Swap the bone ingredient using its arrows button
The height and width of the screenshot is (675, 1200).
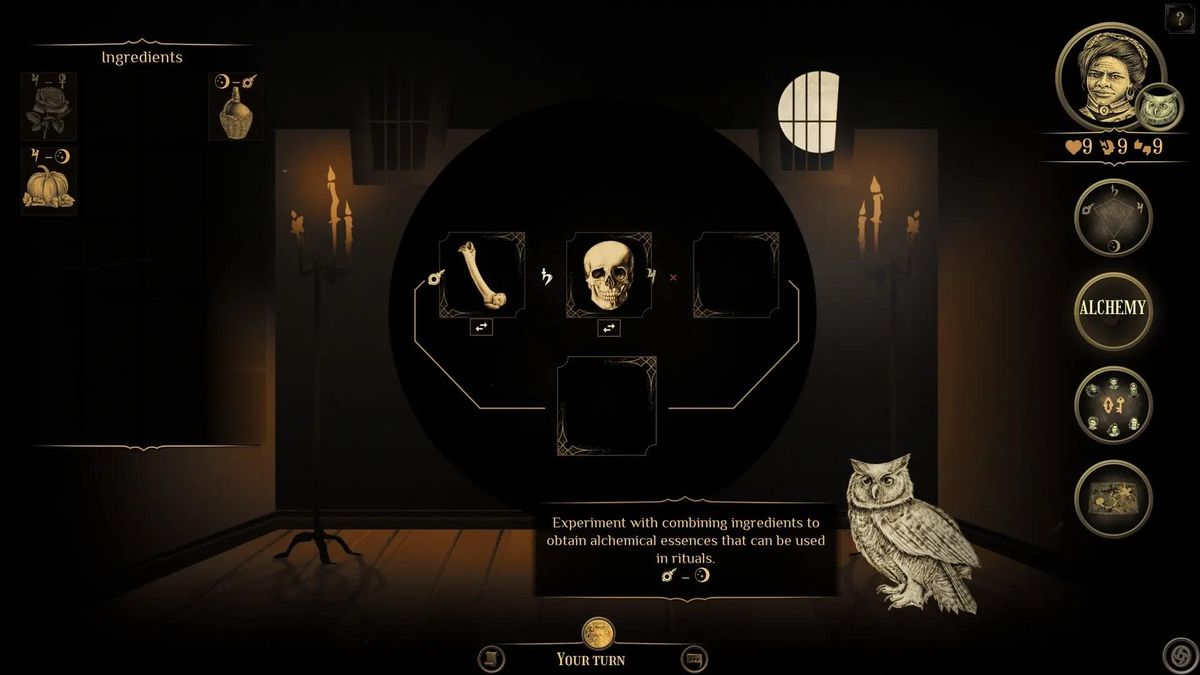pyautogui.click(x=482, y=327)
